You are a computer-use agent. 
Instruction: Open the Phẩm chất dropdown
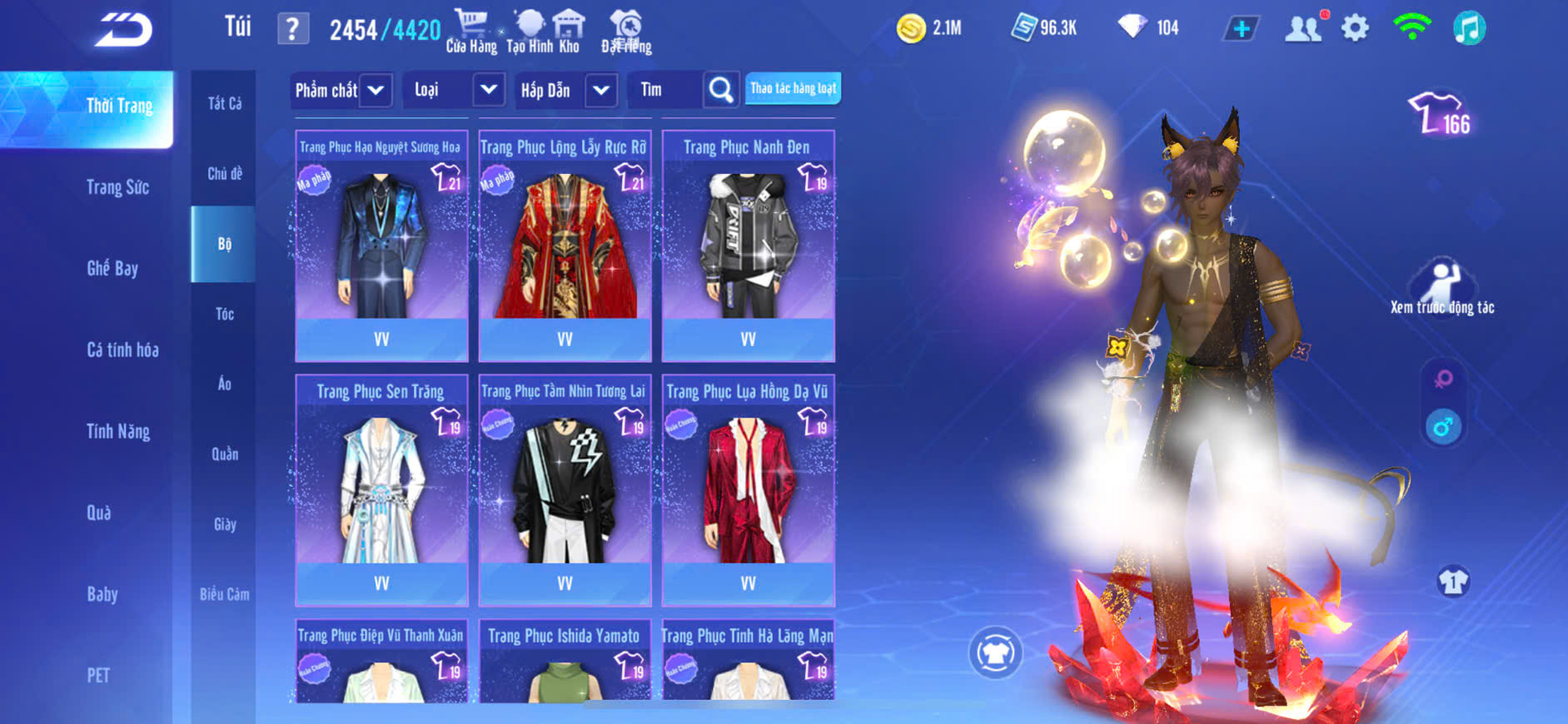(341, 90)
